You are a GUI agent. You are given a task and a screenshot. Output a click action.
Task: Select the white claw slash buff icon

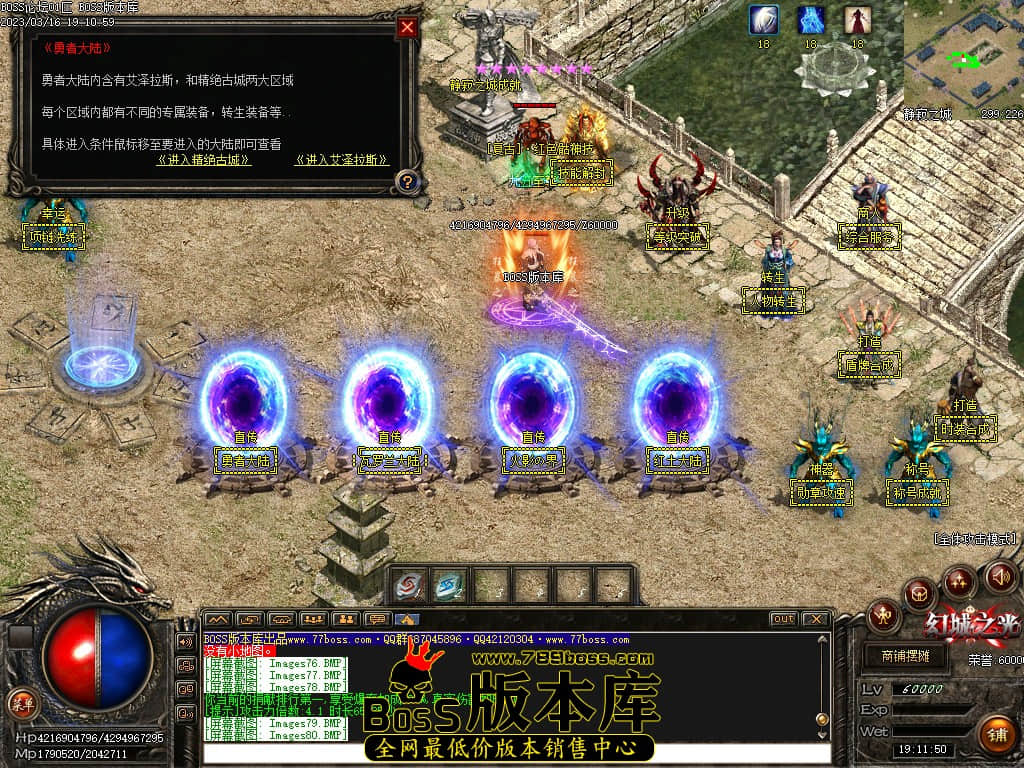[764, 20]
